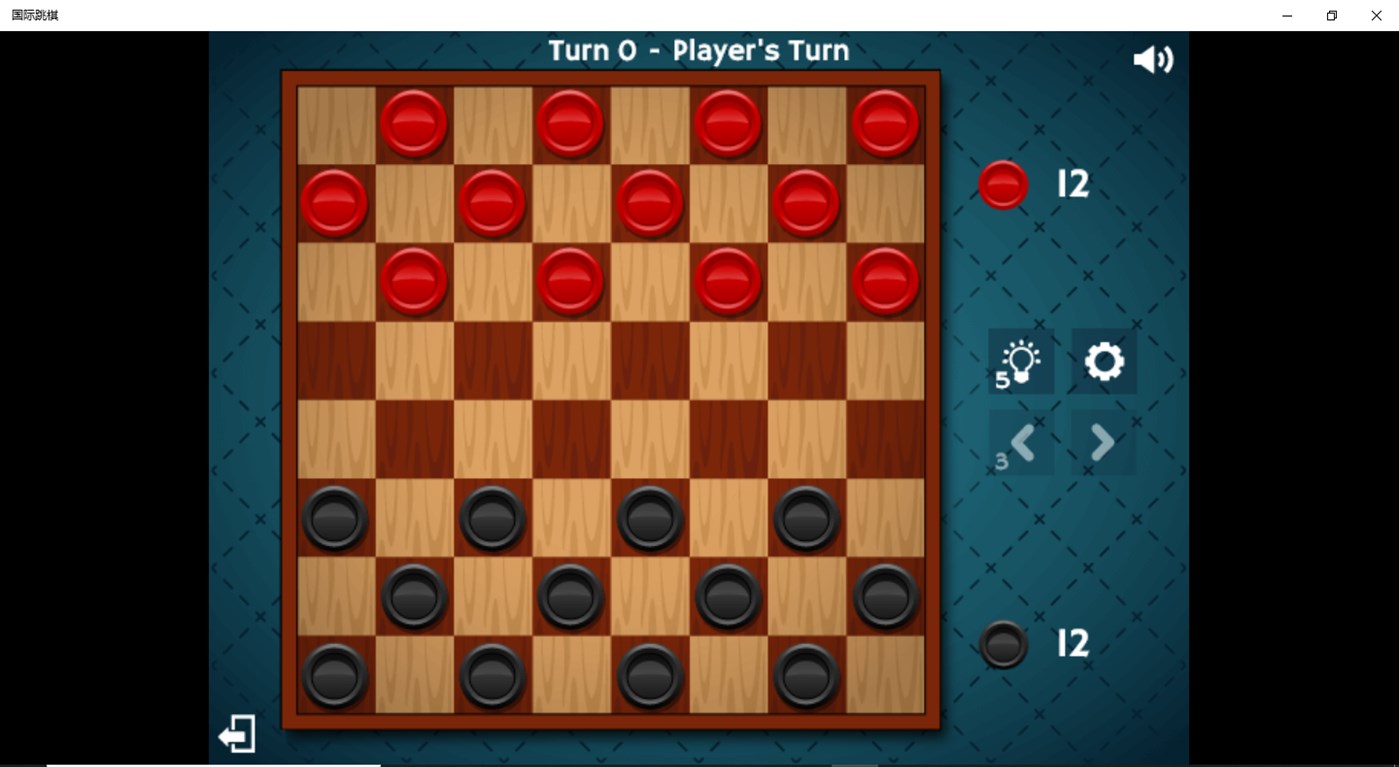
Task: Click the black piece counter icon
Action: (x=1002, y=644)
